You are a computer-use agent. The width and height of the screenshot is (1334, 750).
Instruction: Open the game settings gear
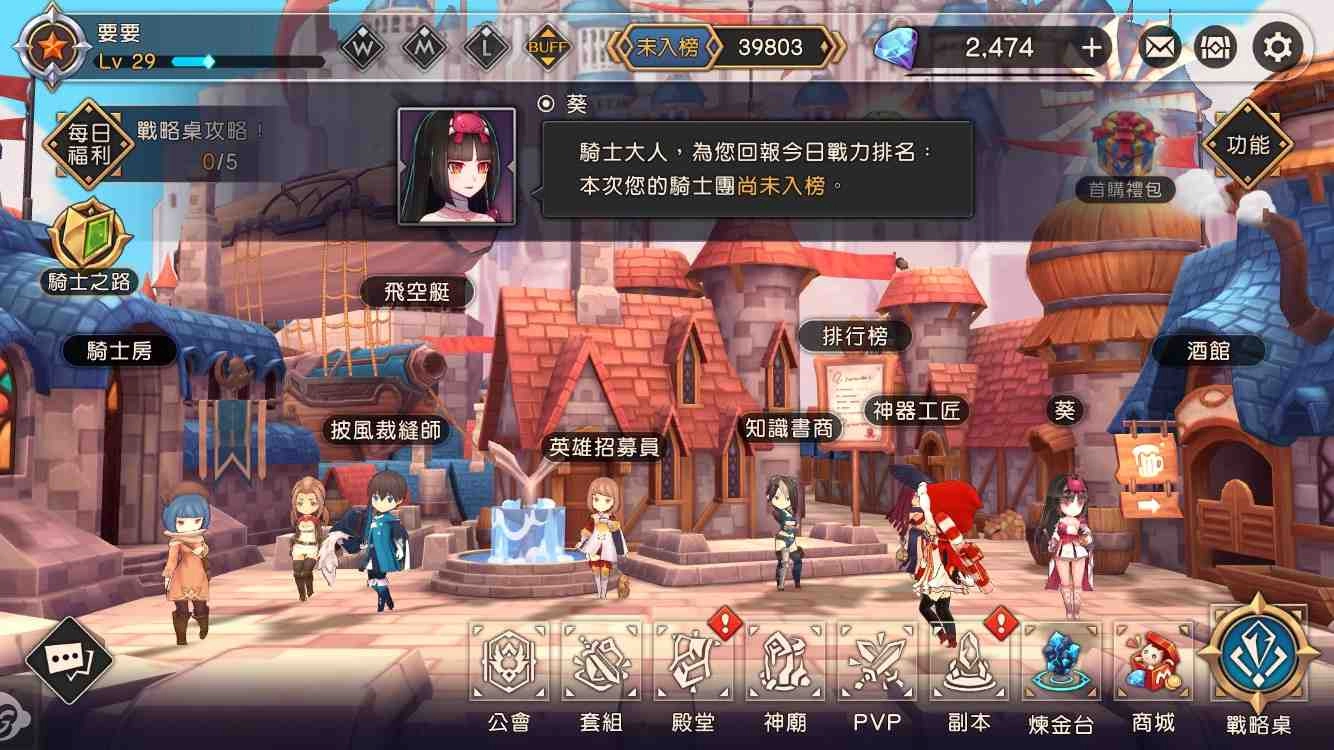(1277, 46)
